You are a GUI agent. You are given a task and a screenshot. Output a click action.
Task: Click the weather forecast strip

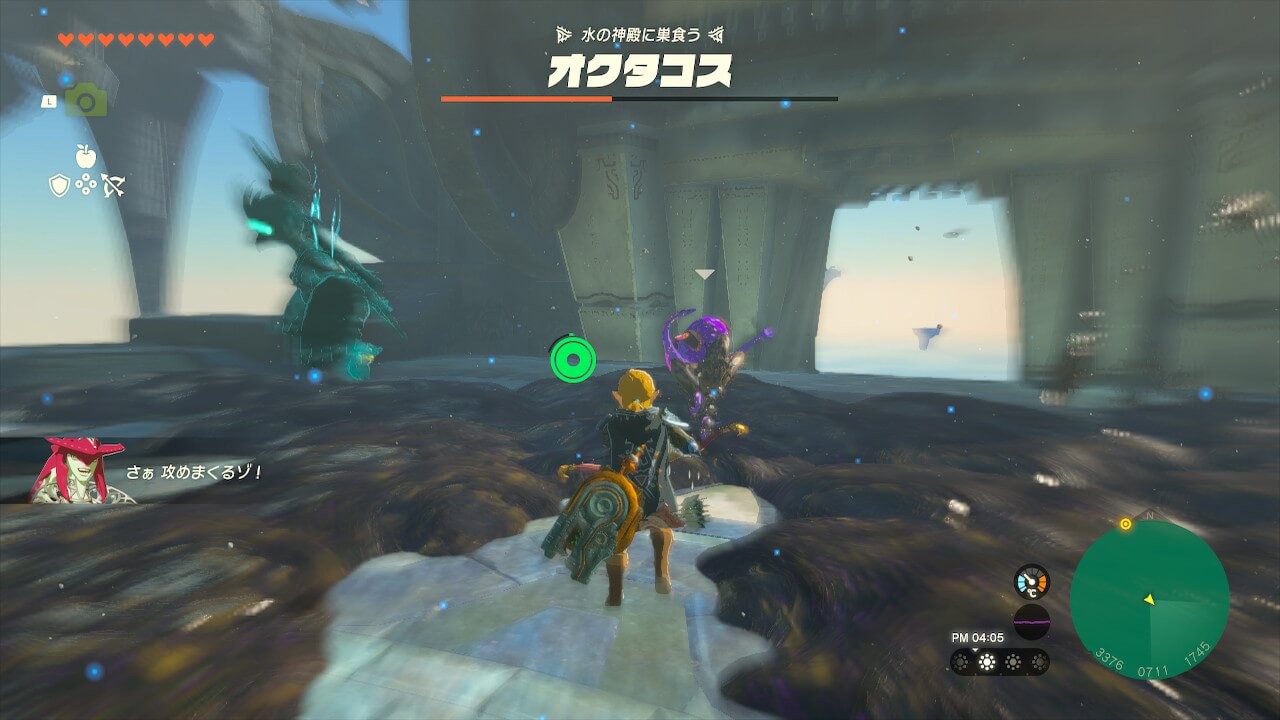pyautogui.click(x=999, y=662)
